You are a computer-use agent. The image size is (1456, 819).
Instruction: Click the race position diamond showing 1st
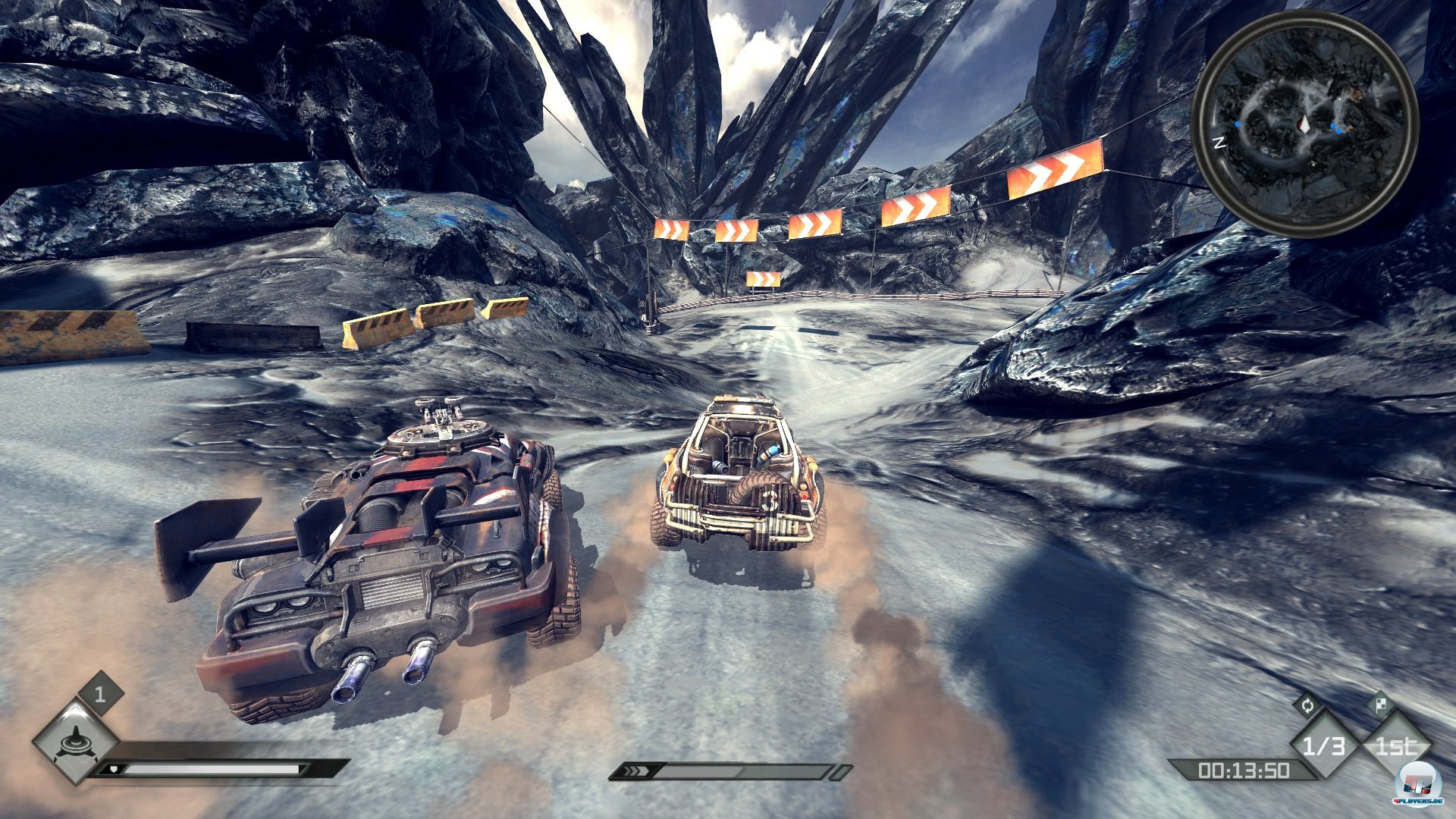[1396, 746]
